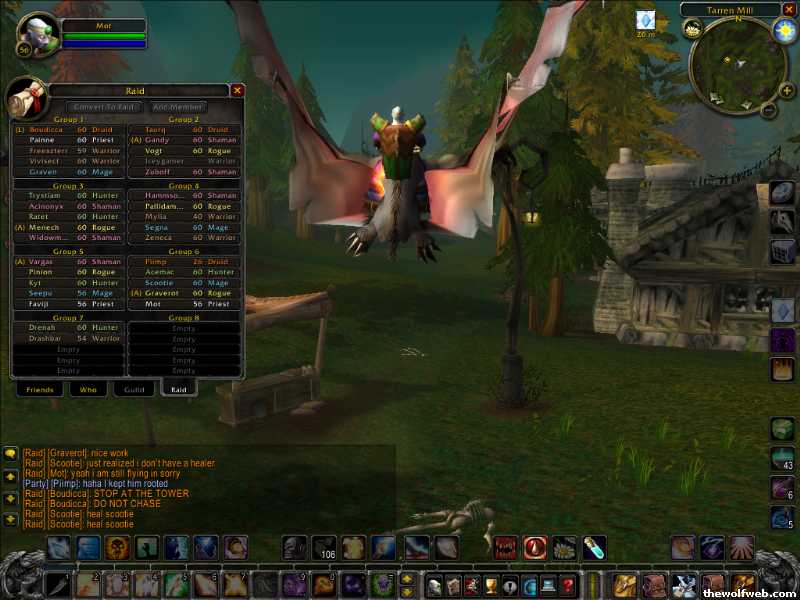Click the Tarren Mill minimap

738,64
